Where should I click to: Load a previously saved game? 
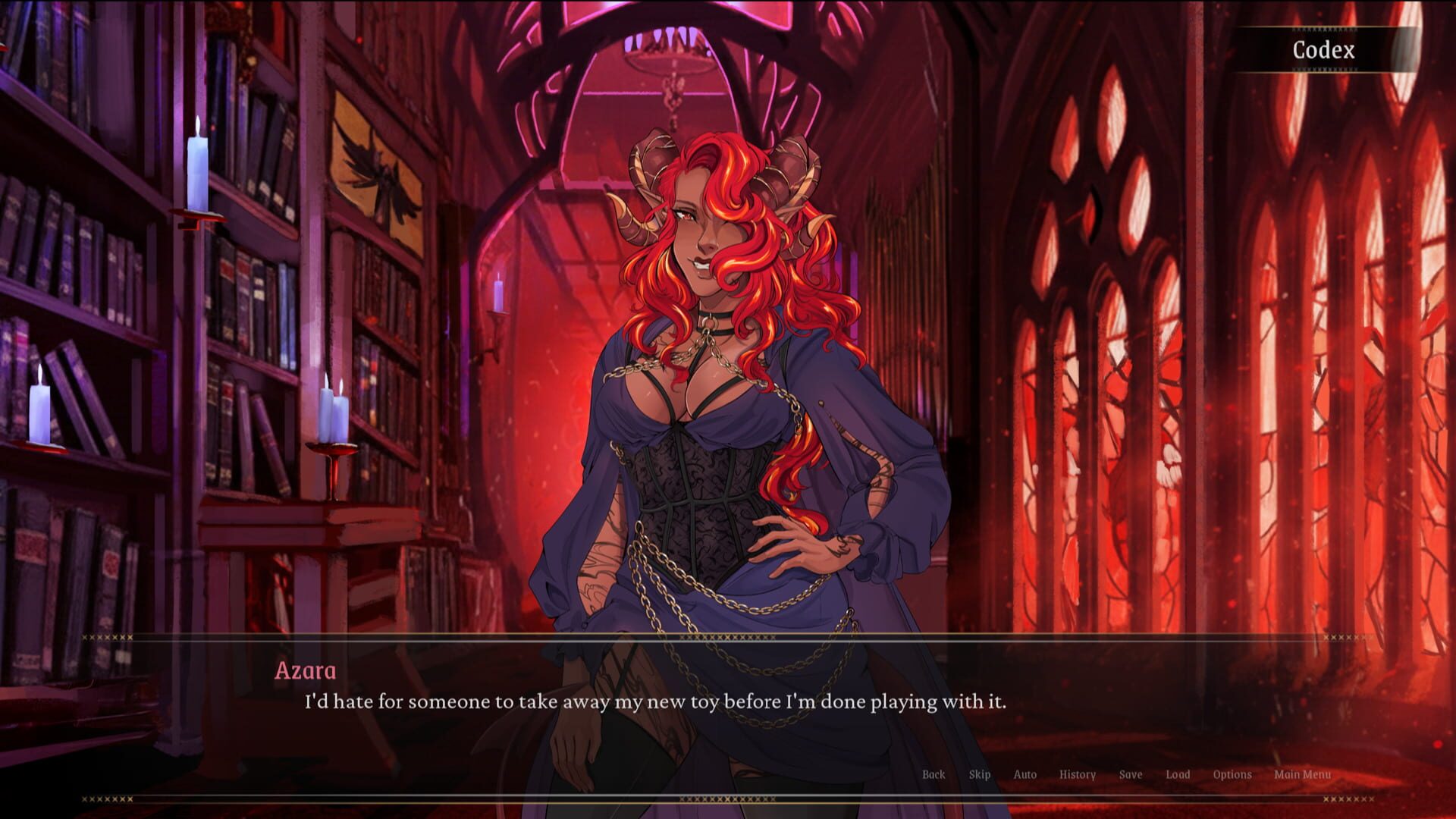coord(1177,775)
